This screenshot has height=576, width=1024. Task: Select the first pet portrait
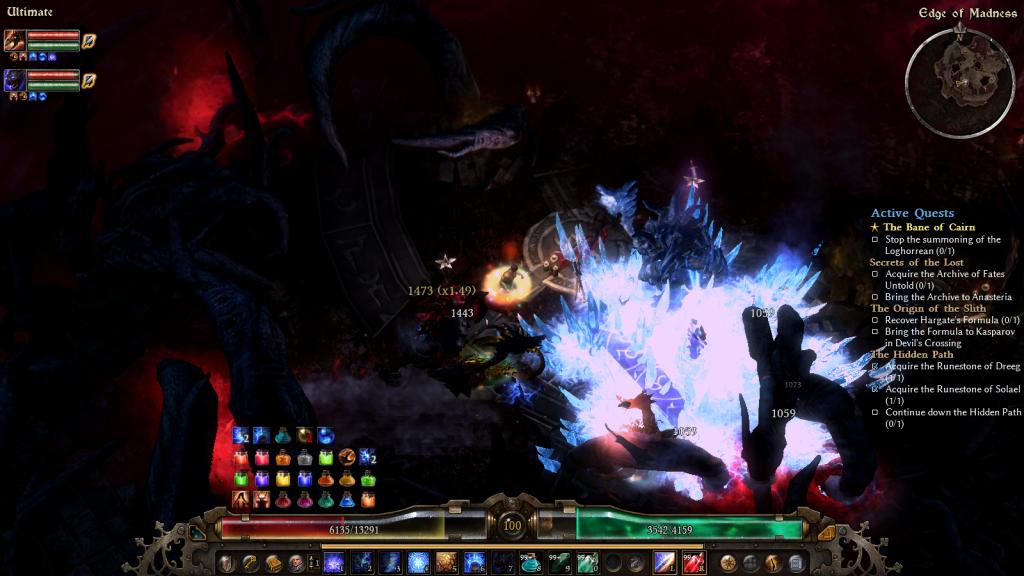coord(14,40)
